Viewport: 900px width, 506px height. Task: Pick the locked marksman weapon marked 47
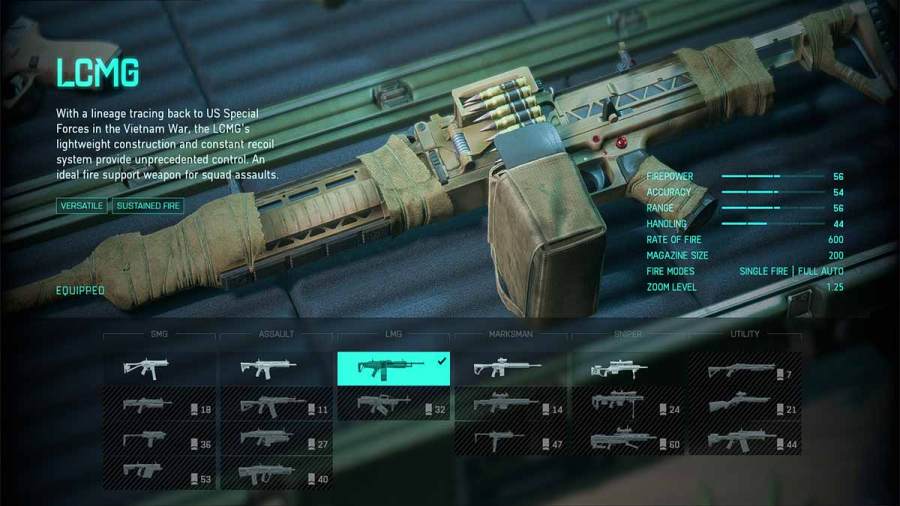510,440
